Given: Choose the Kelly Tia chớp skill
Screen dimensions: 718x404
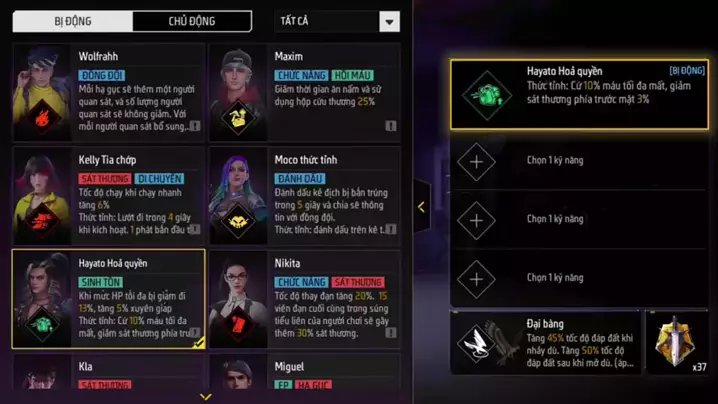Looking at the screenshot, I should click(108, 193).
